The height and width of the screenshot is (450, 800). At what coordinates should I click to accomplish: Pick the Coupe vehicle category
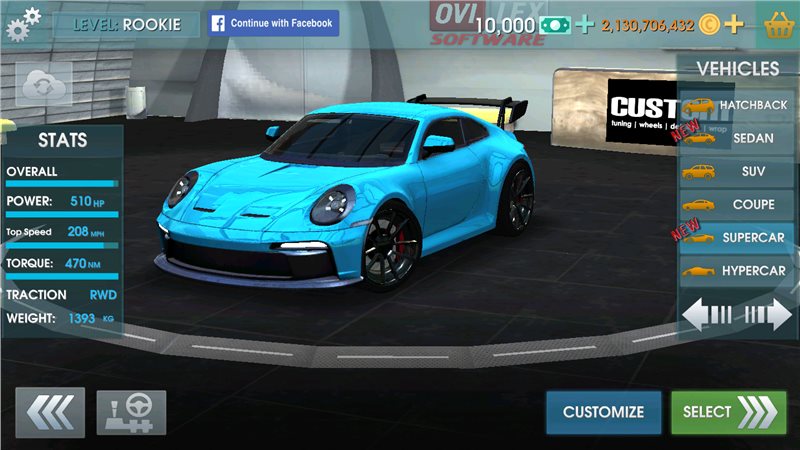coord(737,204)
